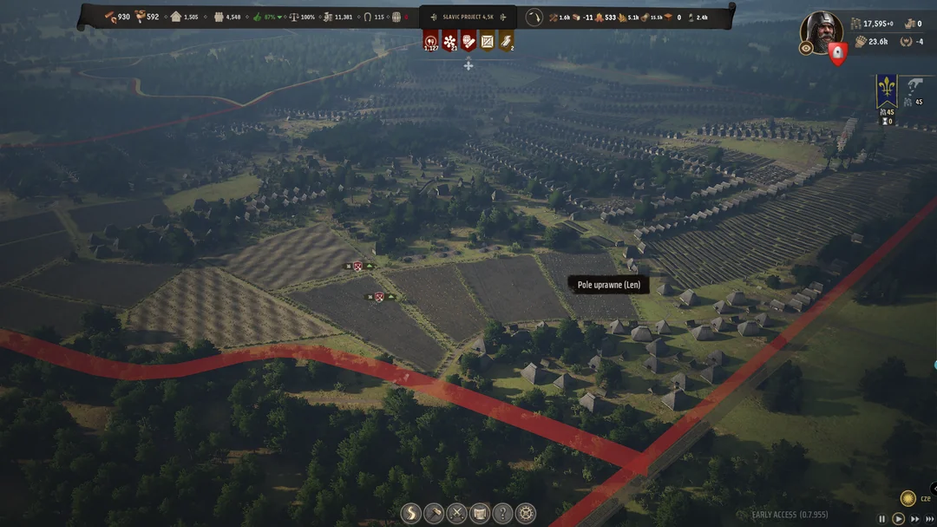The image size is (937, 527).
Task: Open the question mark help button
Action: [x=503, y=513]
